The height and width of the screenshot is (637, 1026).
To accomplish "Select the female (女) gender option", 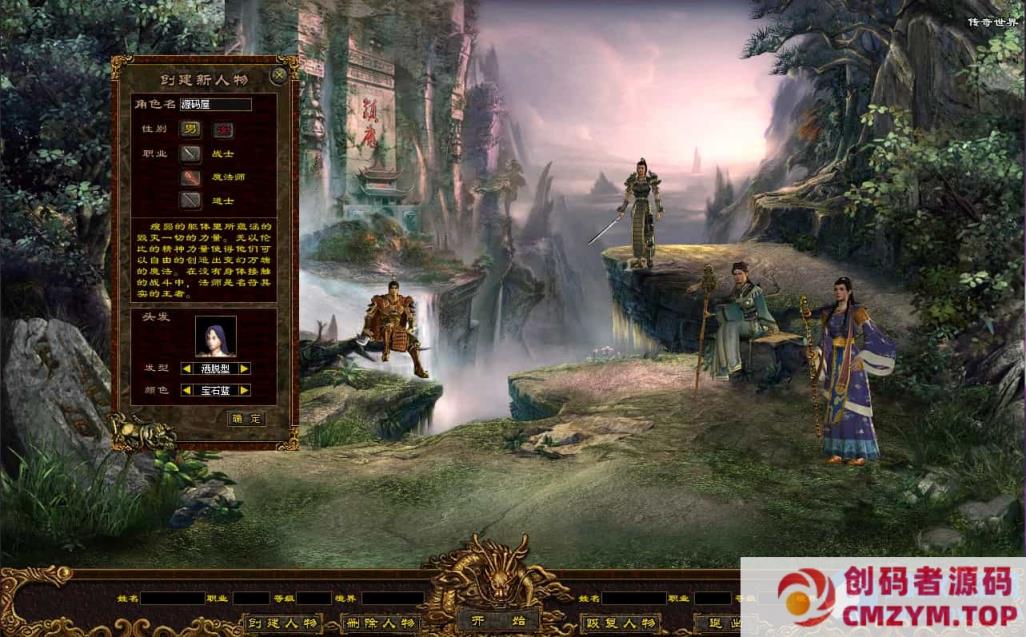I will pyautogui.click(x=222, y=129).
